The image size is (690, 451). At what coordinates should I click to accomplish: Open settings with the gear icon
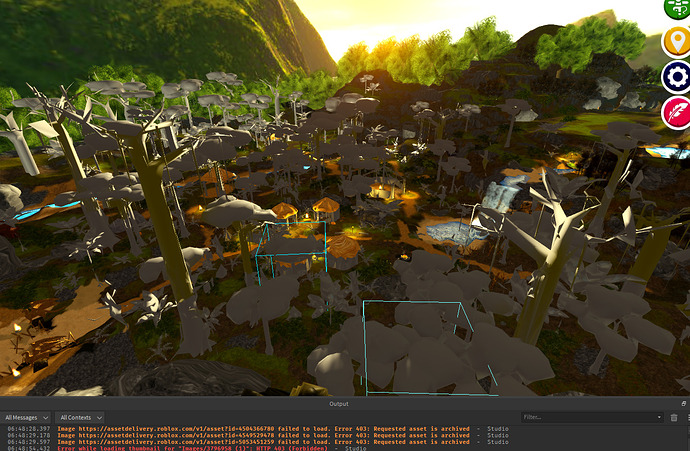[x=676, y=74]
